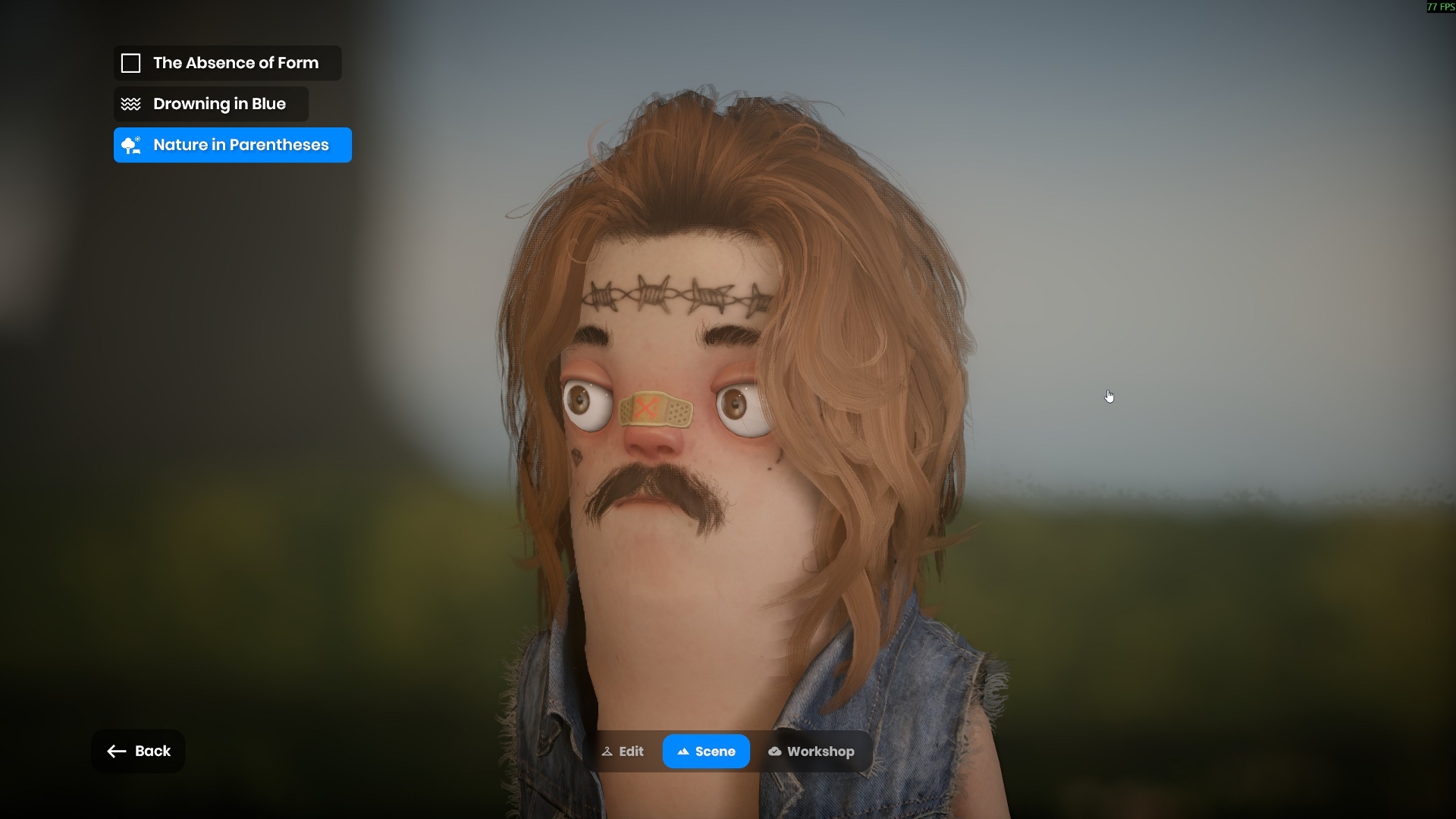The height and width of the screenshot is (819, 1456).
Task: Go back with the Back button
Action: click(138, 751)
